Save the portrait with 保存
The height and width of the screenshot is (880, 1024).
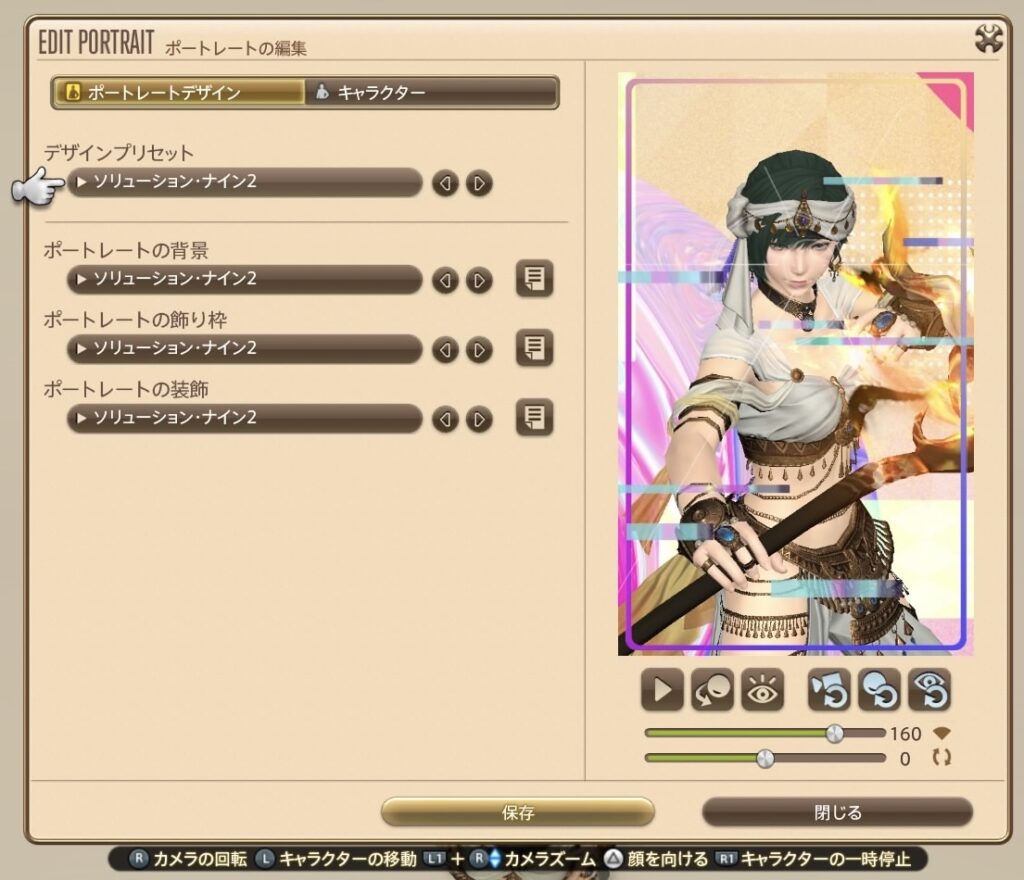tap(518, 812)
